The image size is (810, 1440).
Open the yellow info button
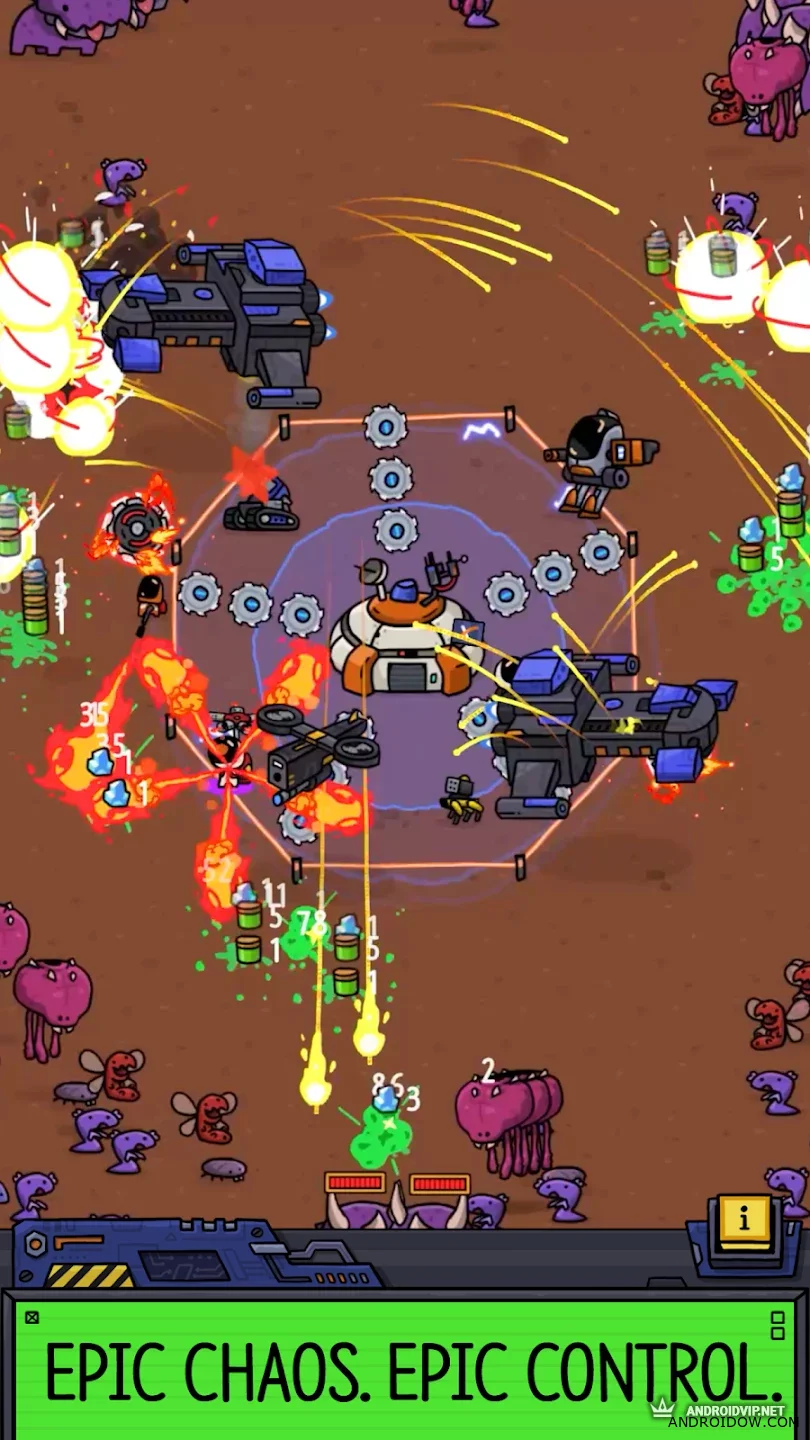point(744,1220)
